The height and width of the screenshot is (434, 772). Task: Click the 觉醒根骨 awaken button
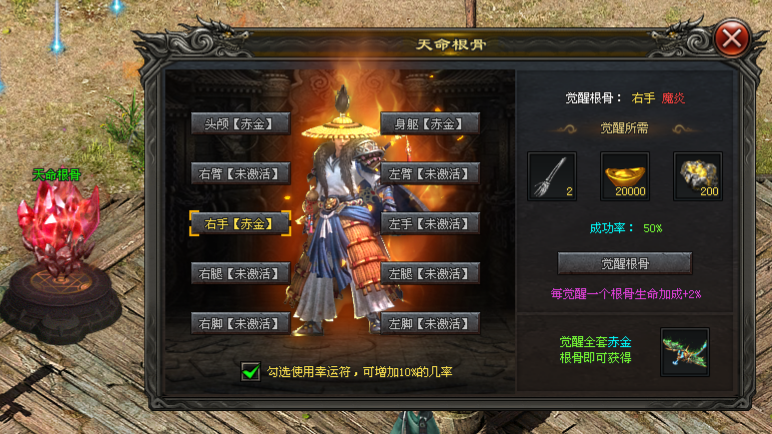624,263
